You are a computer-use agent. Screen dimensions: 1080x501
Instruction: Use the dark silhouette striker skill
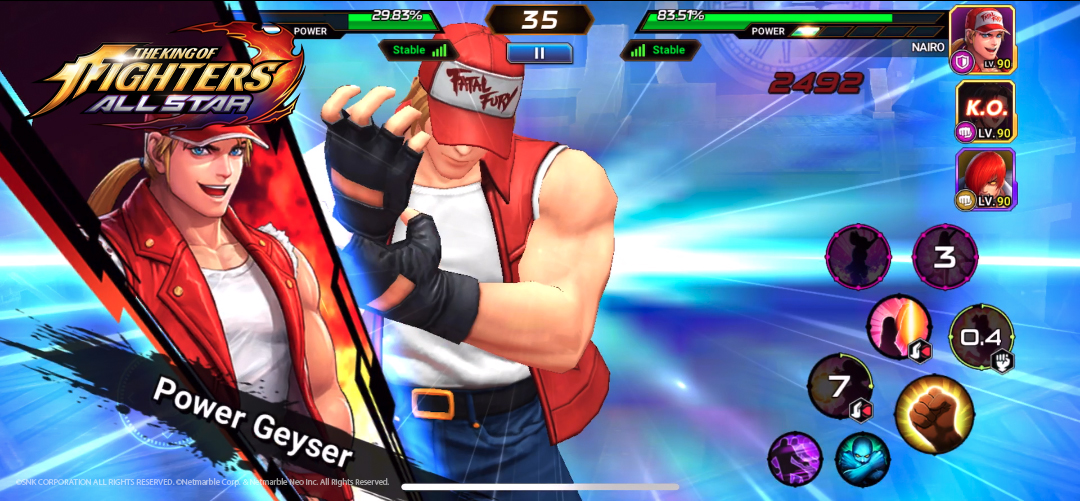coord(857,256)
